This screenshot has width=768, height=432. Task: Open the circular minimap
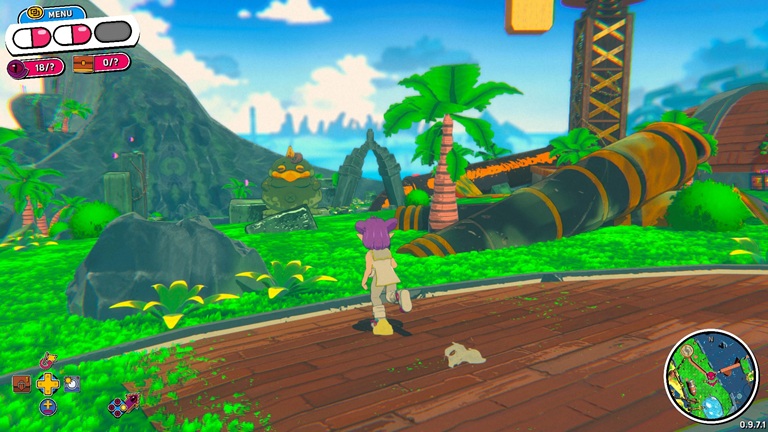711,377
